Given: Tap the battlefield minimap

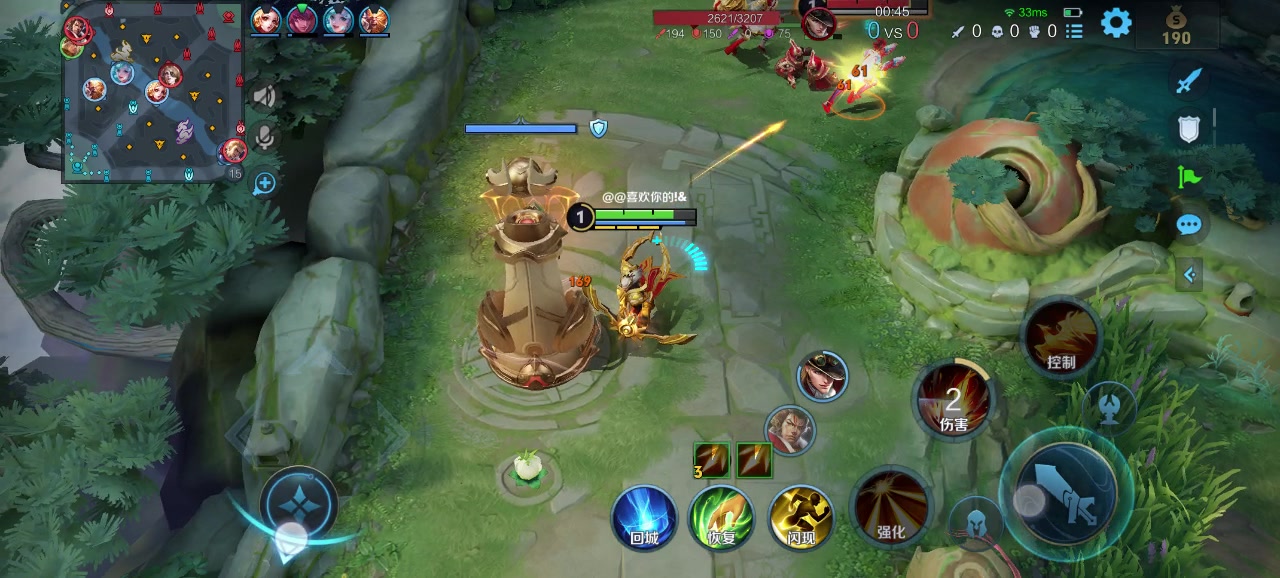Looking at the screenshot, I should point(153,92).
